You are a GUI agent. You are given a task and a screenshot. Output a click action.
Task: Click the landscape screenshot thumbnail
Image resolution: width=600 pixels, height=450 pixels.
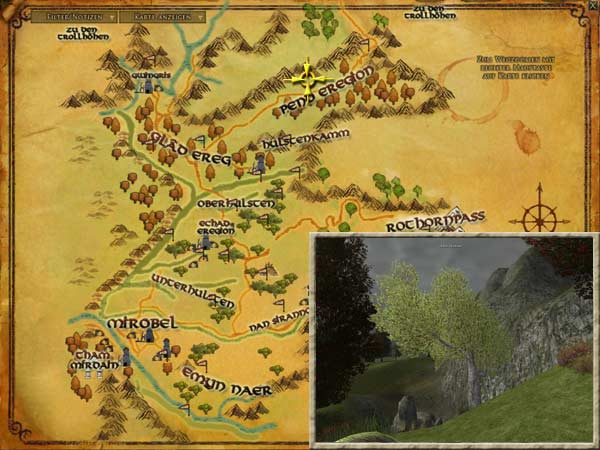454,338
